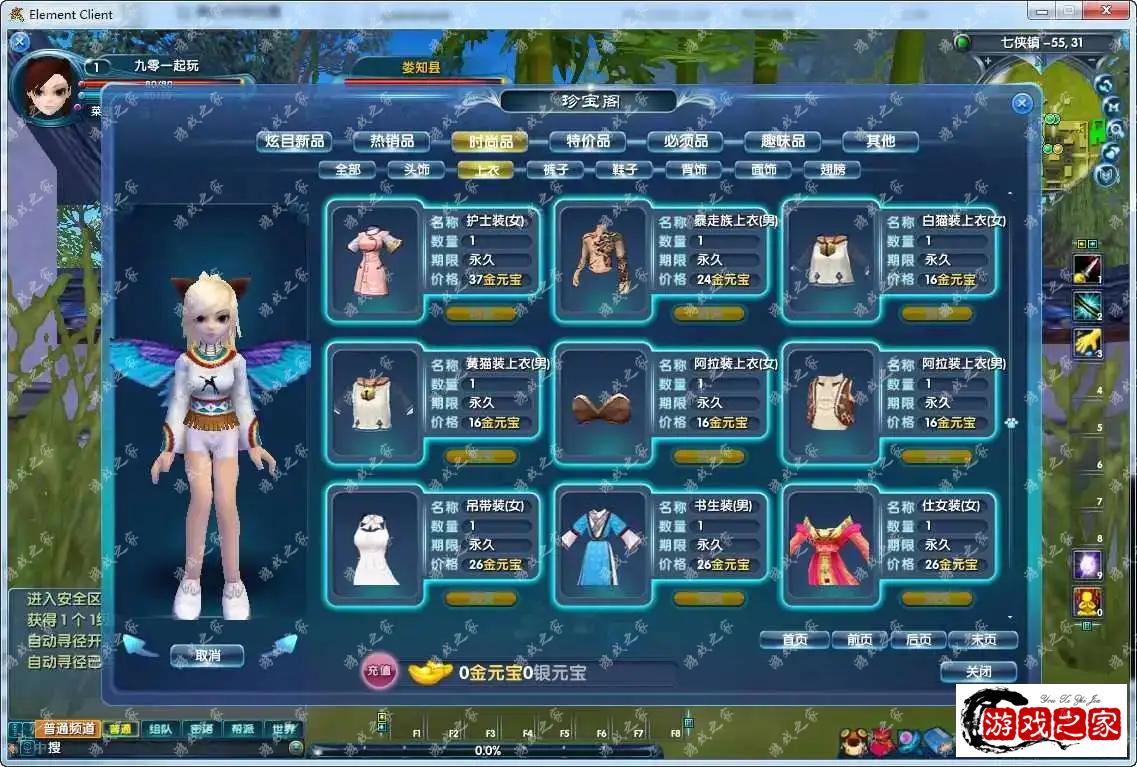Select the 特价品 category tab
The width and height of the screenshot is (1137, 767).
(588, 141)
